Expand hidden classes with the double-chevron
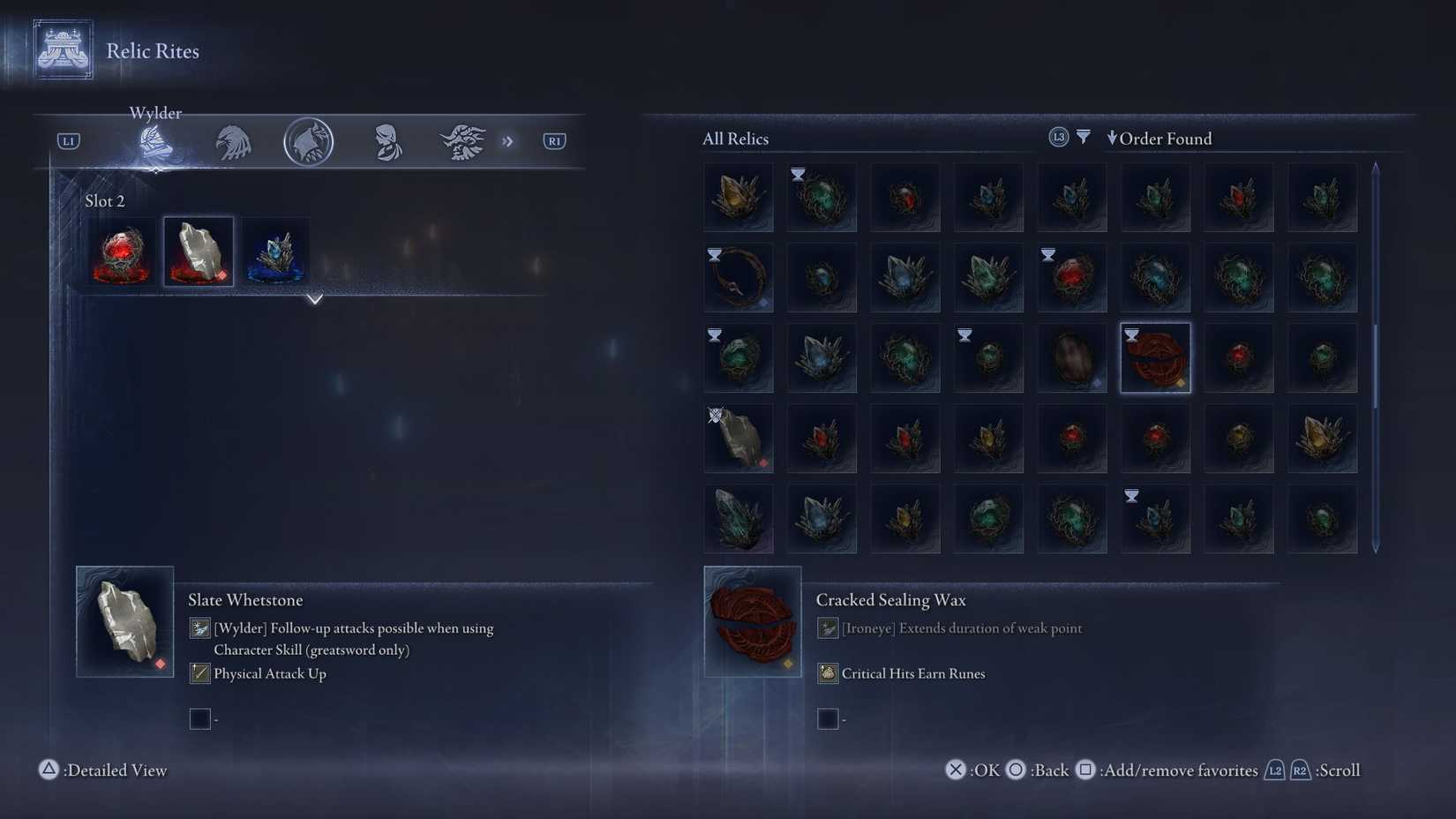This screenshot has width=1456, height=819. coord(508,140)
